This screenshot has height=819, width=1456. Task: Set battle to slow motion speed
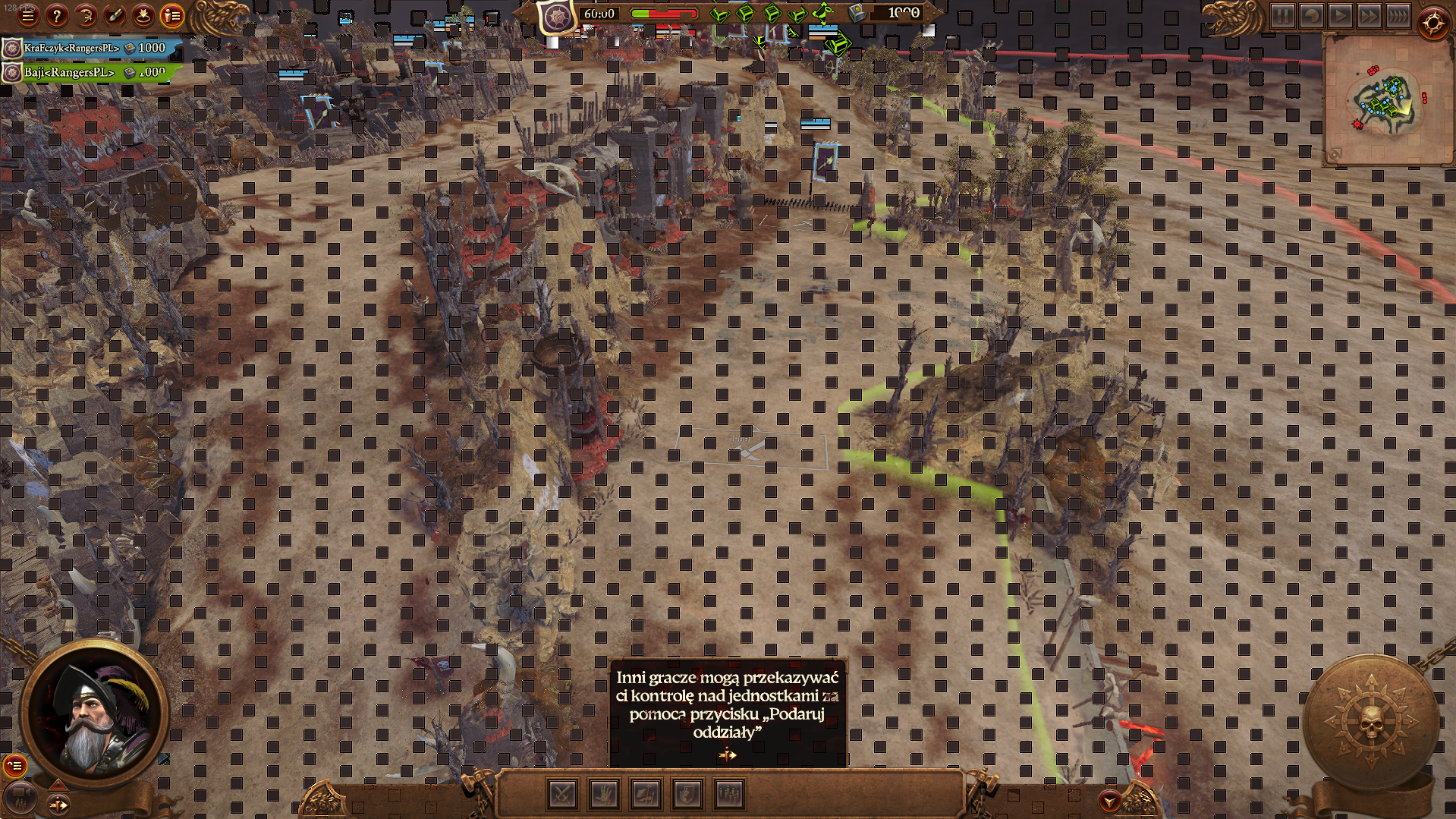pyautogui.click(x=1311, y=16)
